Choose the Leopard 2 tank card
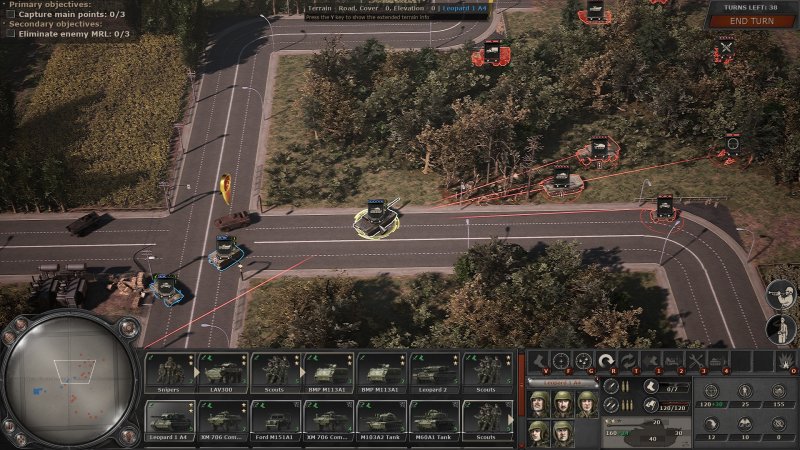Image resolution: width=800 pixels, height=450 pixels. pyautogui.click(x=435, y=371)
